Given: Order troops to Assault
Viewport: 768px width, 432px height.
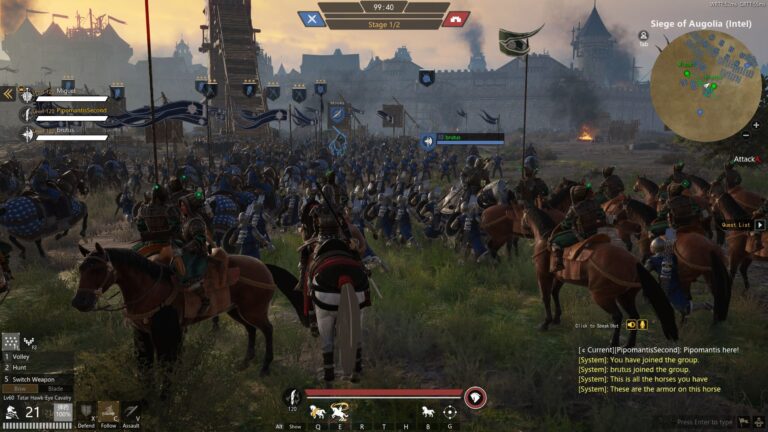Looking at the screenshot, I should (131, 411).
